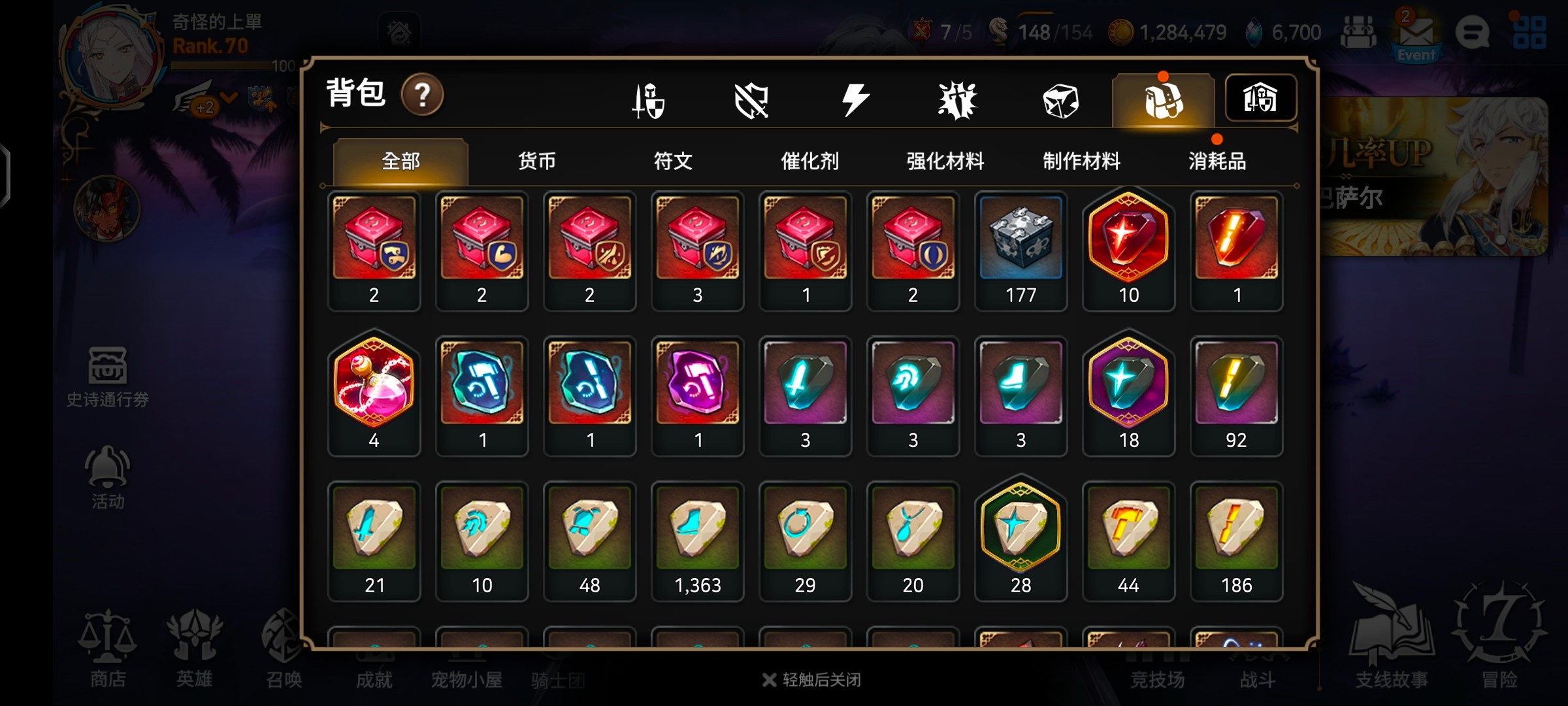Viewport: 1568px width, 706px height.
Task: Open the 催化剂 catalyst tab
Action: 809,161
